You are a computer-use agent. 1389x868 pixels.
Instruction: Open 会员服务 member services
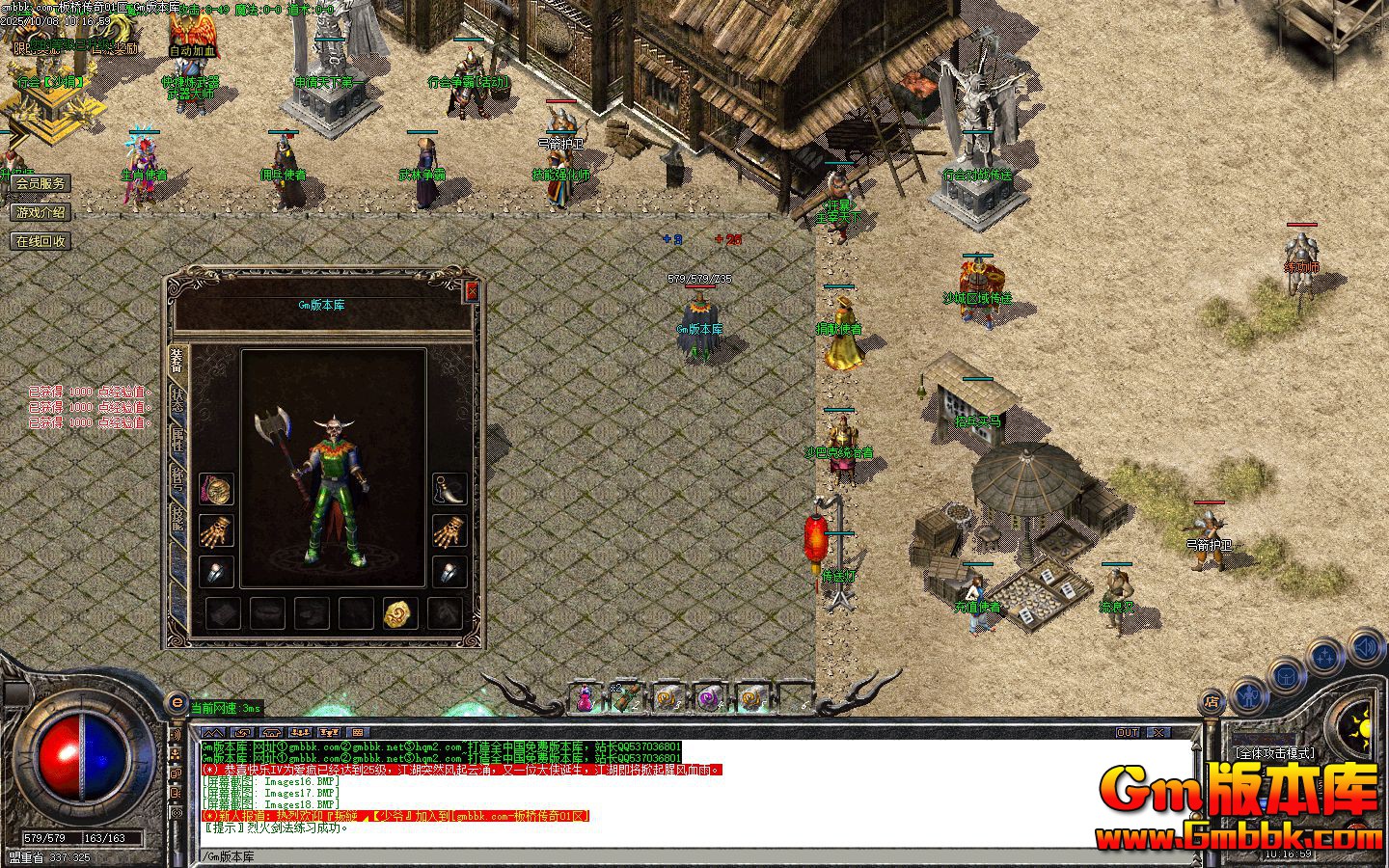(41, 184)
